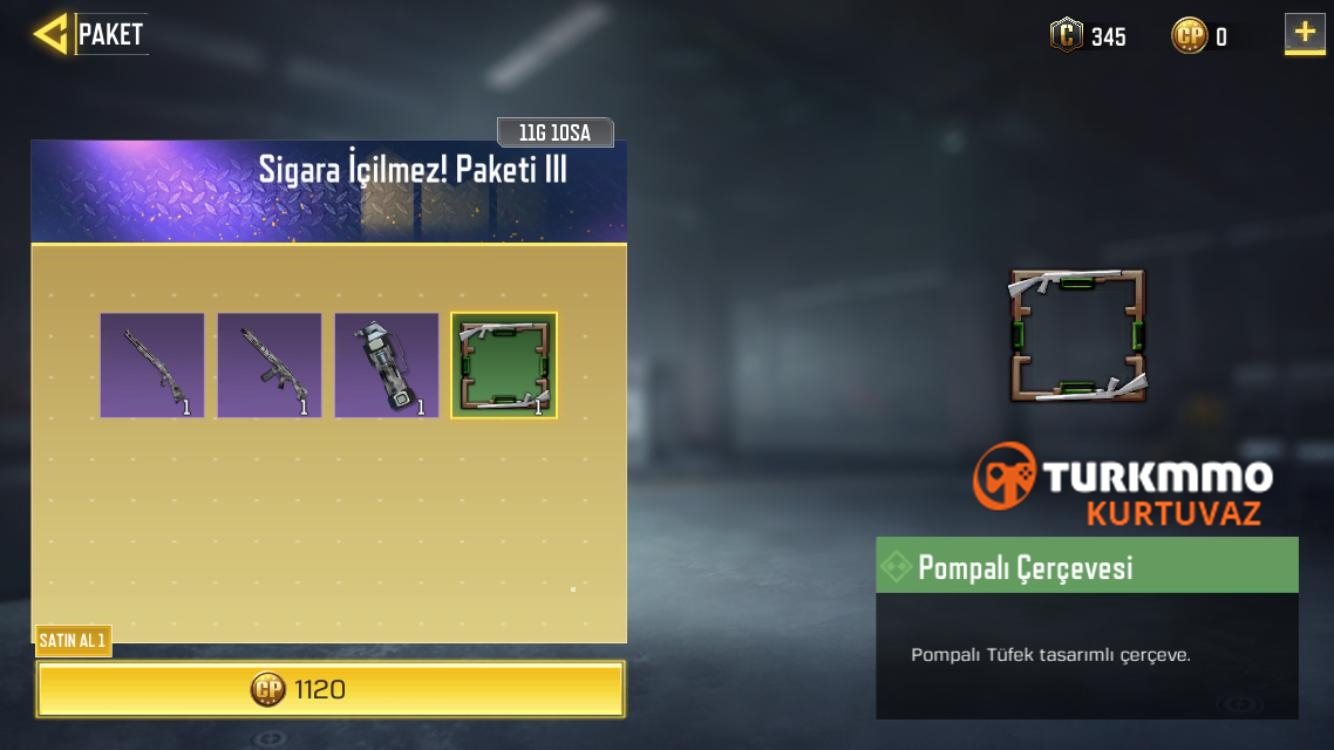This screenshot has width=1334, height=750.
Task: Select the Pompalı Çerçevesi frame thumbnail
Action: point(503,366)
